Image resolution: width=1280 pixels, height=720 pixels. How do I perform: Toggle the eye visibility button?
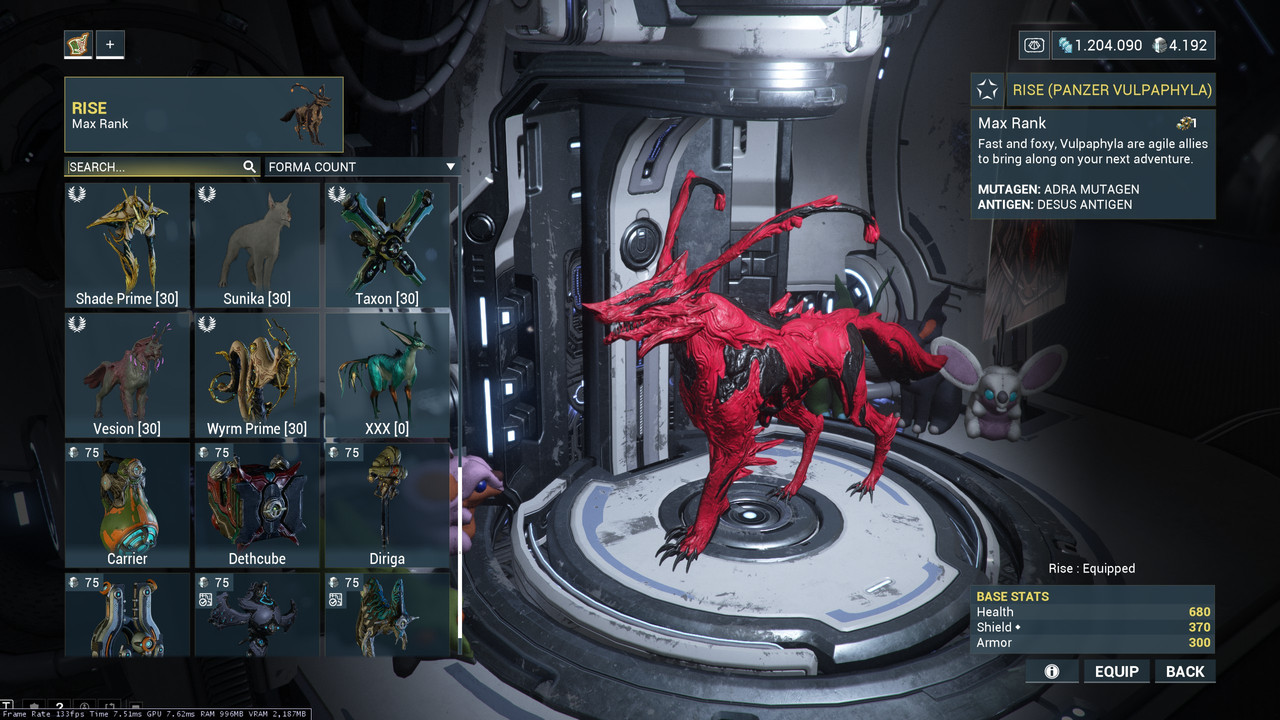click(1034, 45)
